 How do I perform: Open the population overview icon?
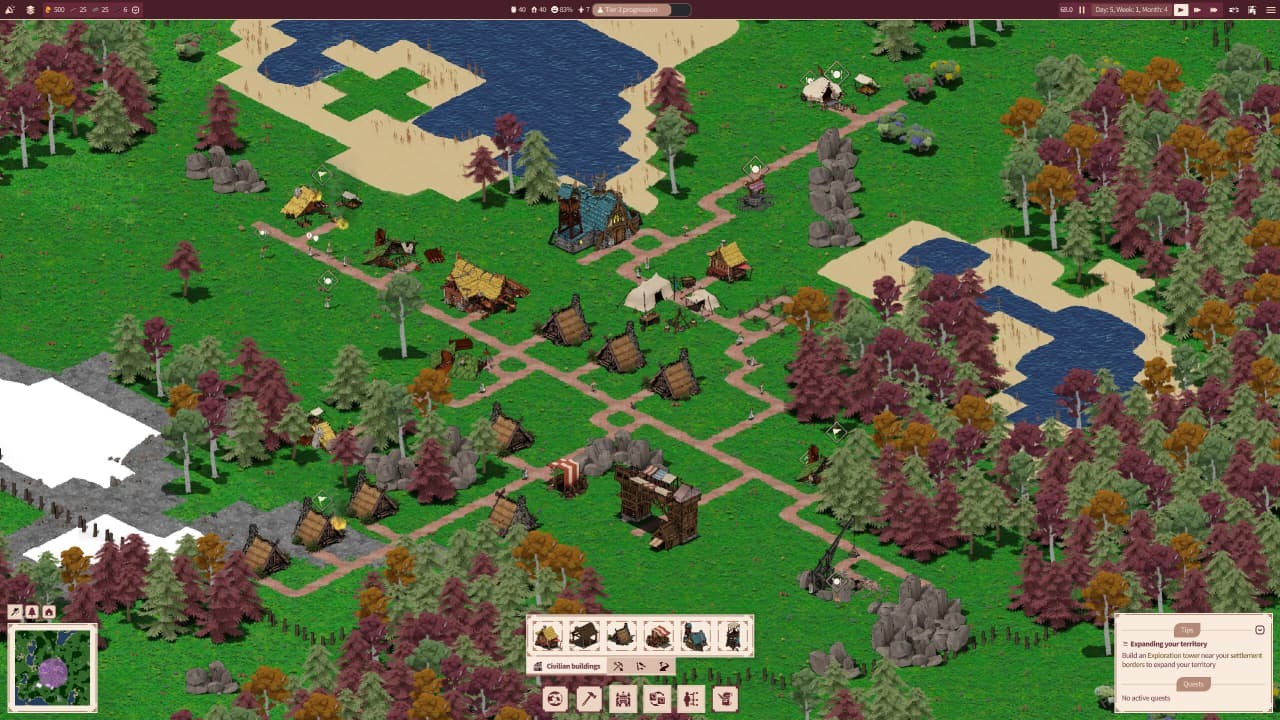[x=690, y=698]
